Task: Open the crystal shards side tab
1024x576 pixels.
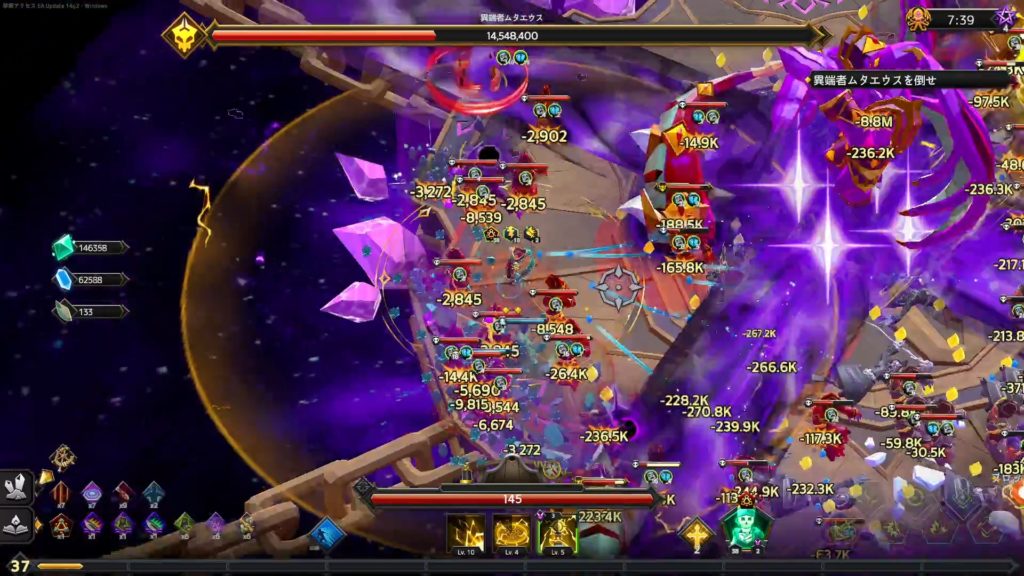Action: [17, 487]
